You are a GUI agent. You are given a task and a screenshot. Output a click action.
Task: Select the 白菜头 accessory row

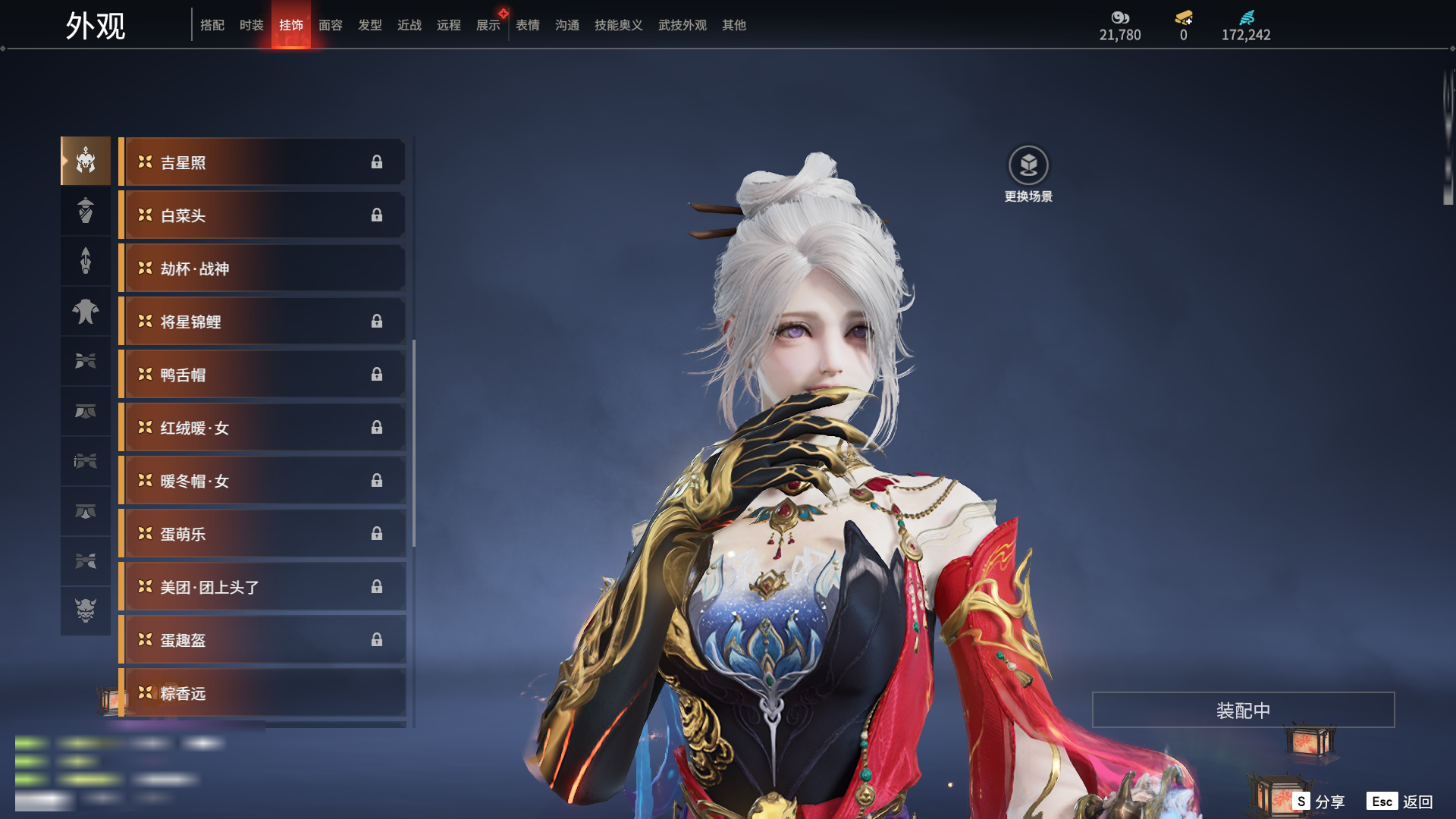pyautogui.click(x=262, y=215)
